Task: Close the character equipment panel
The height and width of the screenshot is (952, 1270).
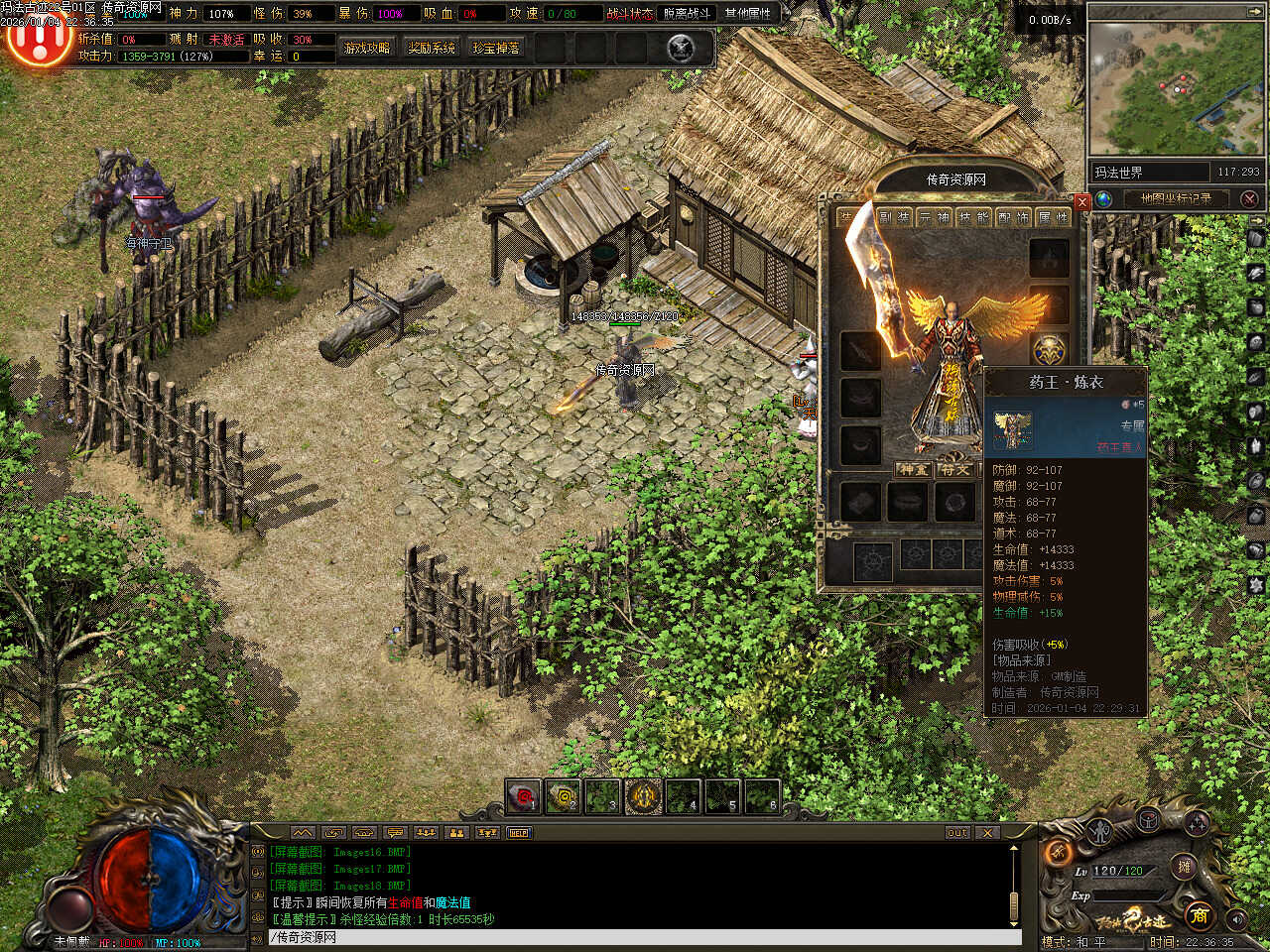Action: [1082, 201]
